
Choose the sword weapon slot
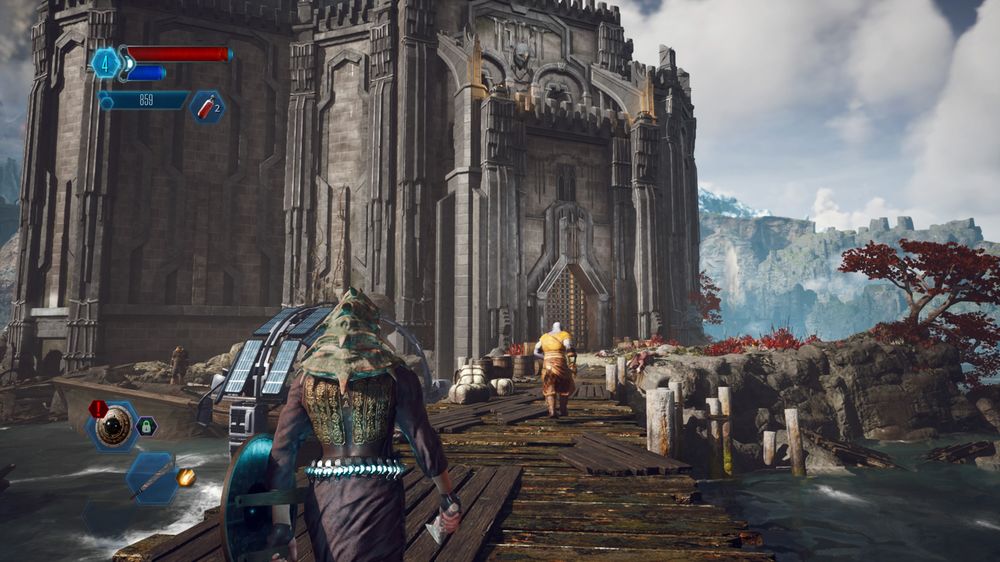[x=151, y=477]
